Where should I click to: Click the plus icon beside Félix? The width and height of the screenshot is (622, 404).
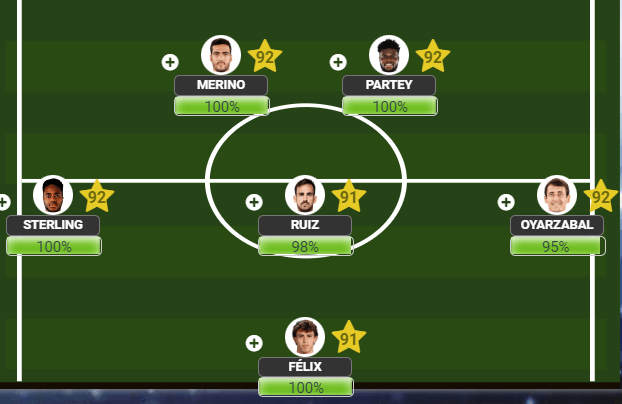(x=254, y=343)
